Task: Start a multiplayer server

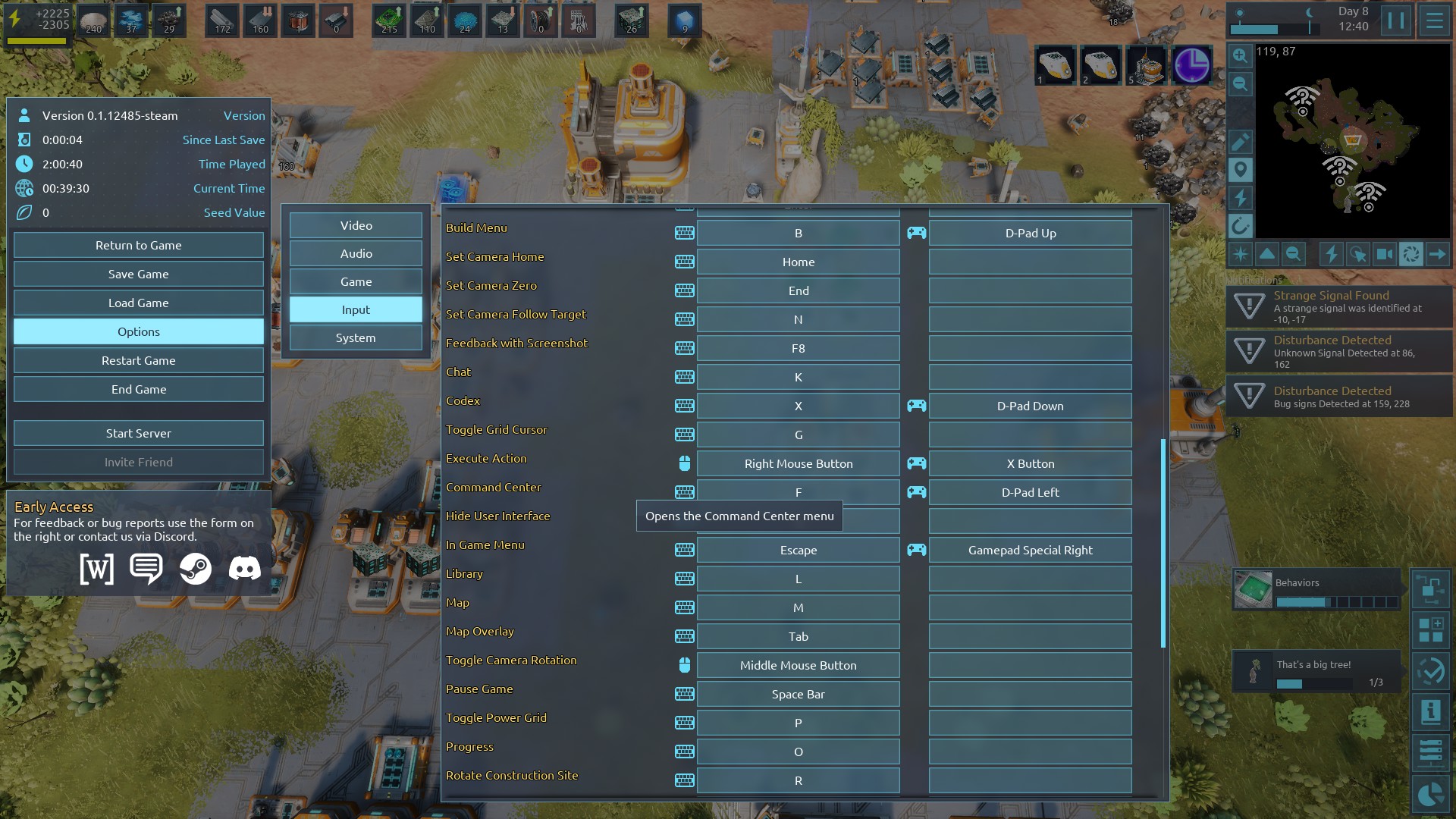Action: (x=138, y=434)
